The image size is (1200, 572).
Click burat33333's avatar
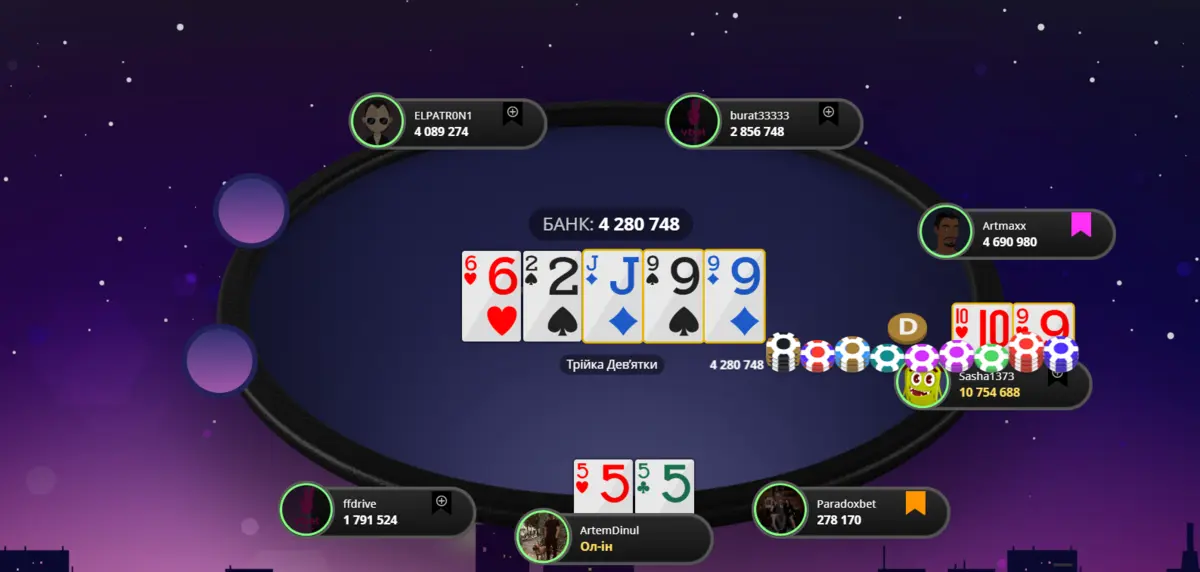coord(693,122)
